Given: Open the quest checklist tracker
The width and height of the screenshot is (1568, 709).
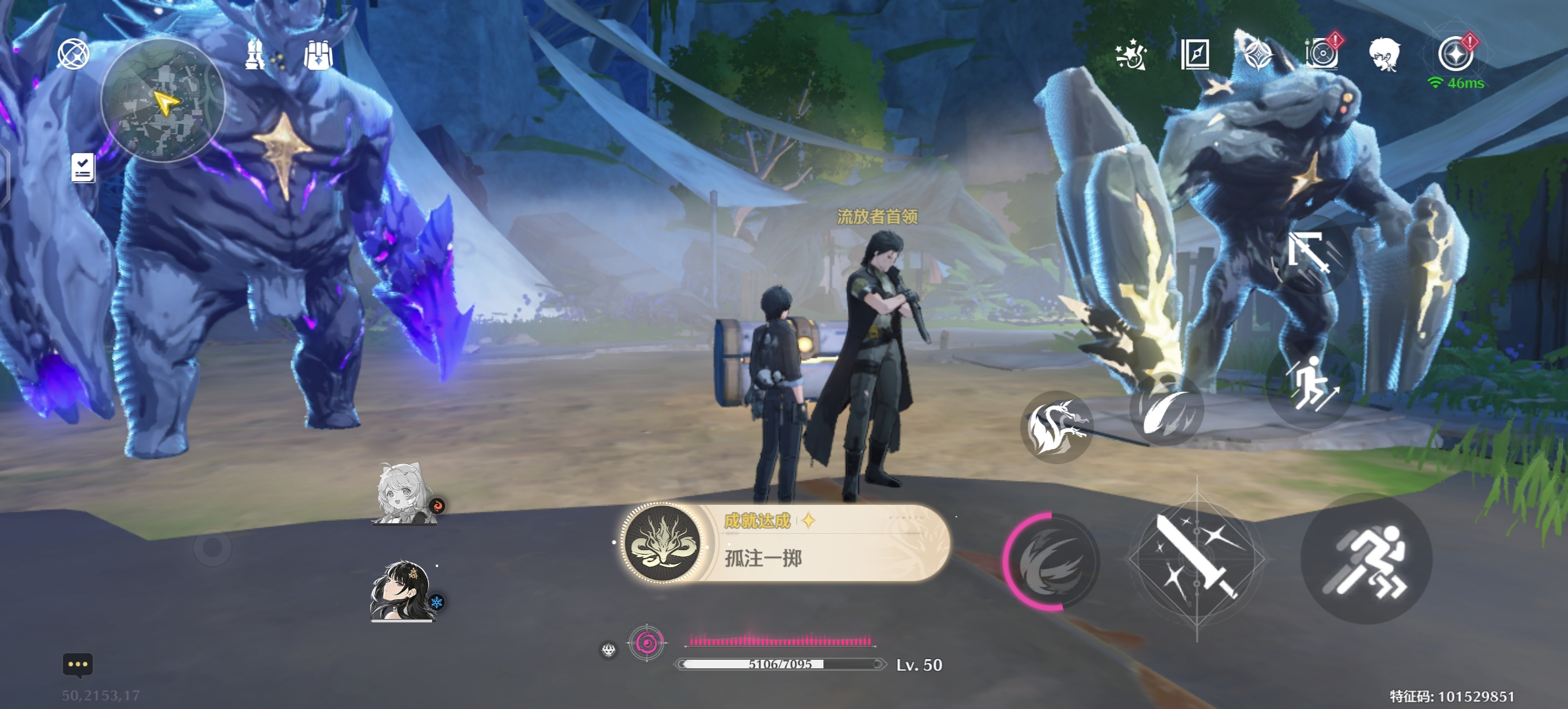Looking at the screenshot, I should [83, 168].
